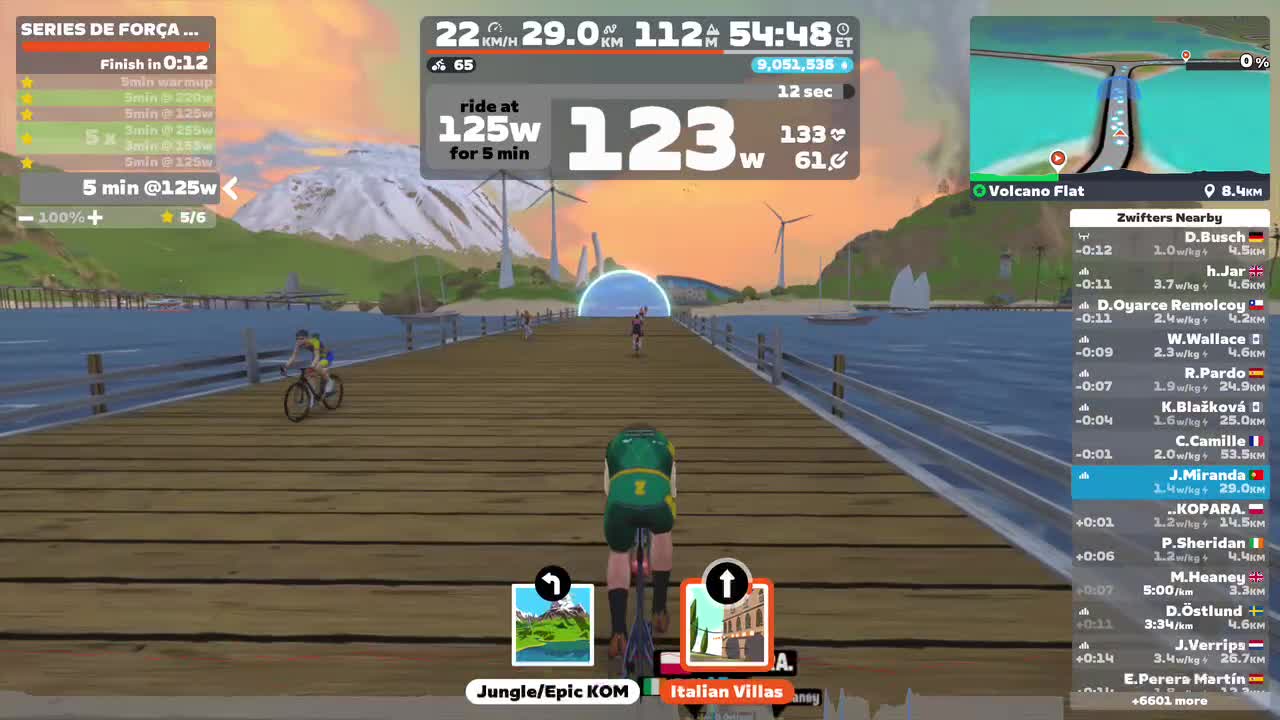Lower workout bias using the minus control
Screen dimensions: 1280x720
pos(25,217)
